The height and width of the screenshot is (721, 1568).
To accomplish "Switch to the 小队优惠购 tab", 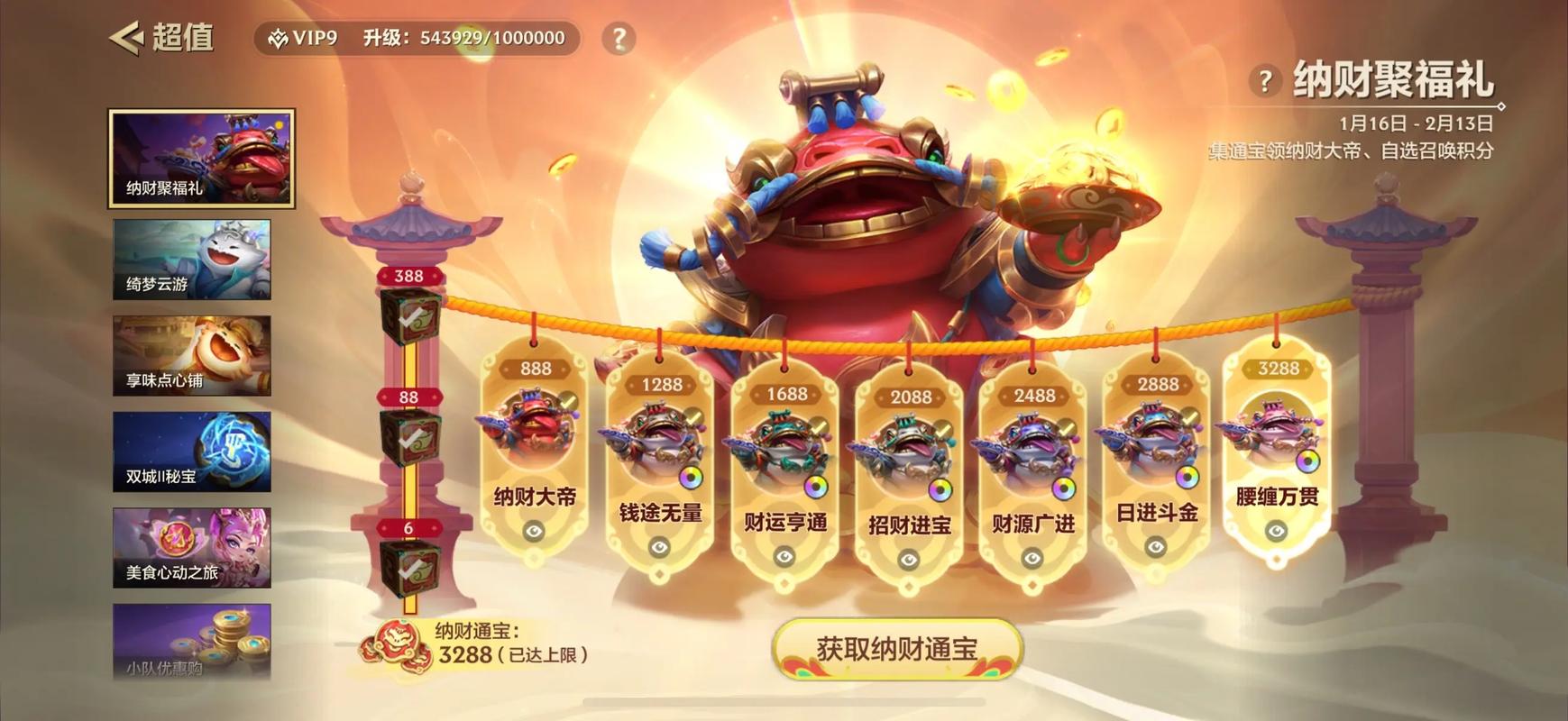I will [x=192, y=641].
